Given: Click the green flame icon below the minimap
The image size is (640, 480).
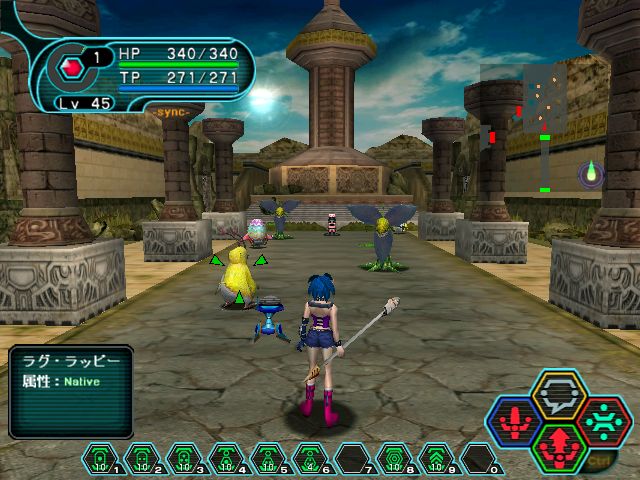Looking at the screenshot, I should [x=591, y=172].
